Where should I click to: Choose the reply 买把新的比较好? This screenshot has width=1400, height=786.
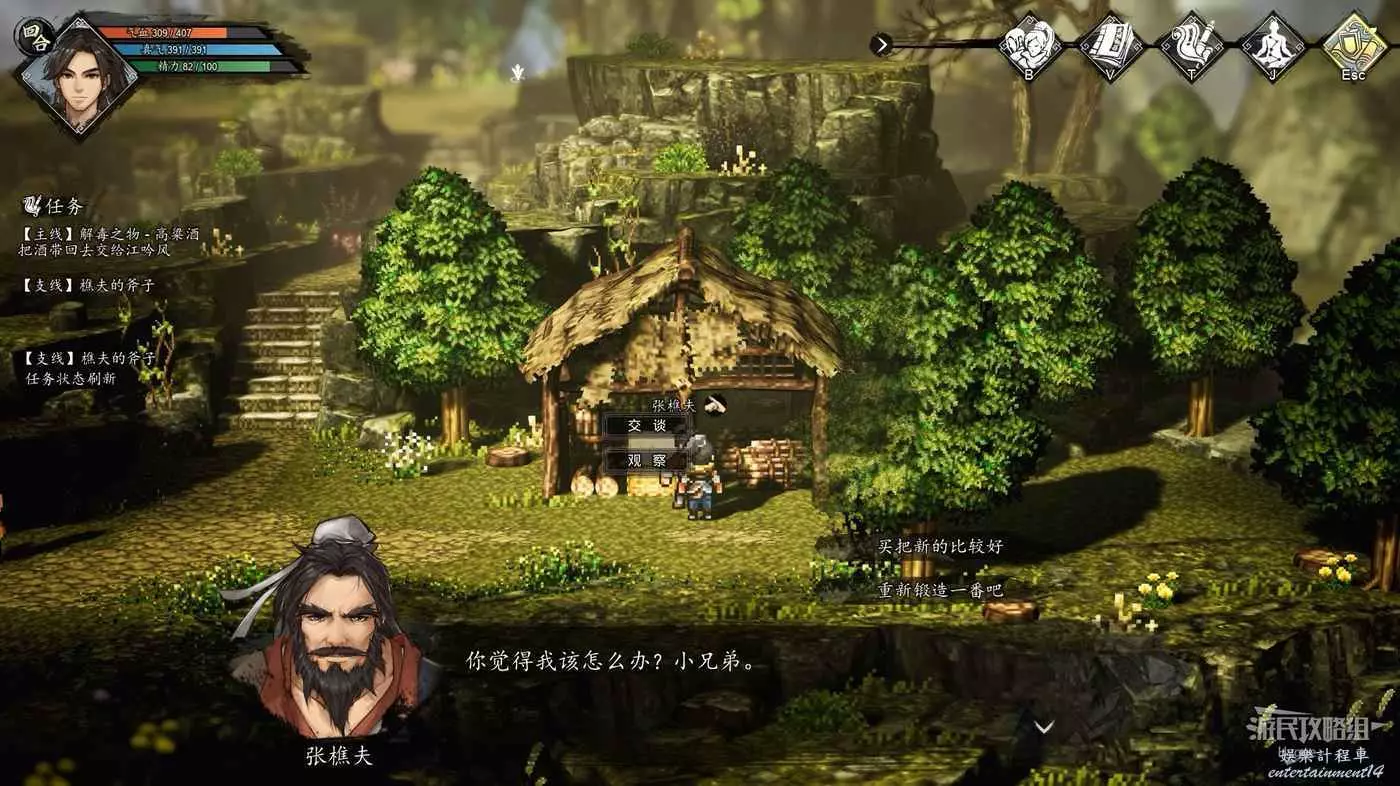[940, 547]
